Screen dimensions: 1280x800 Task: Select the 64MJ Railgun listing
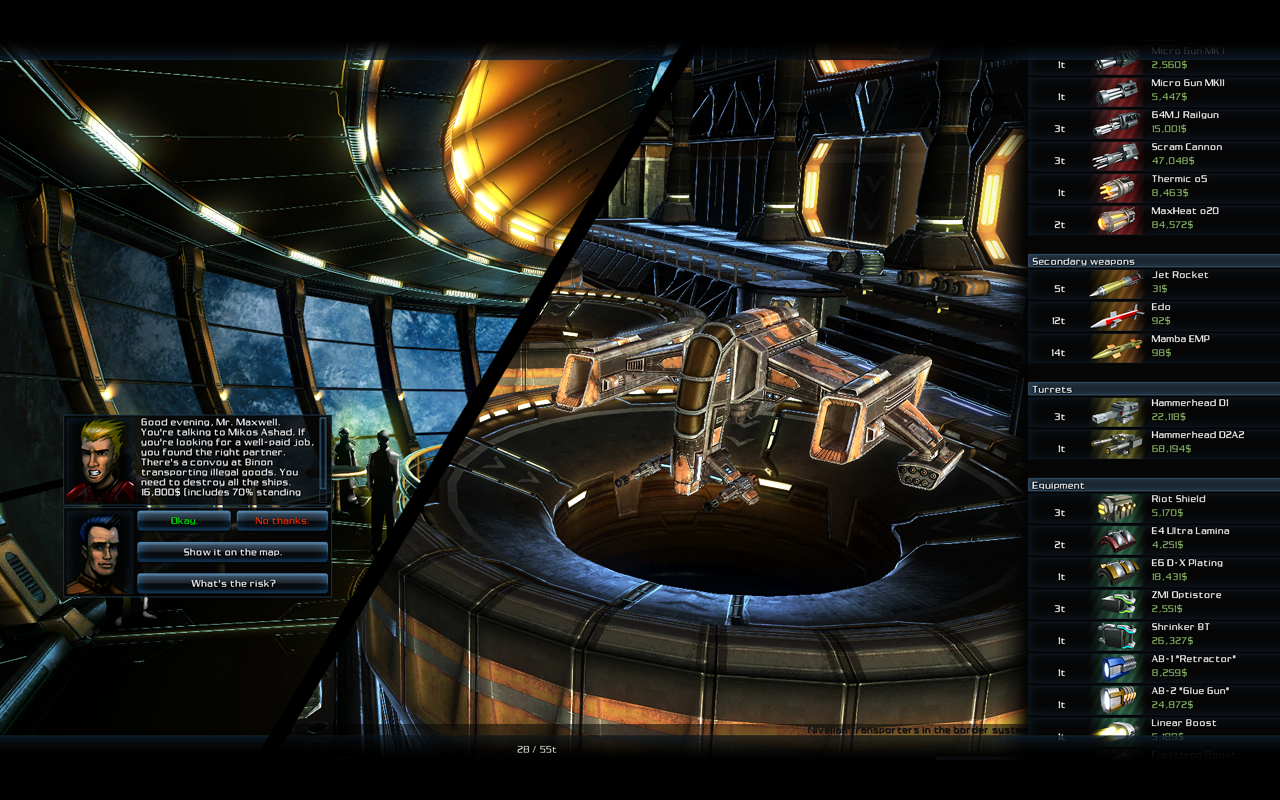1153,122
